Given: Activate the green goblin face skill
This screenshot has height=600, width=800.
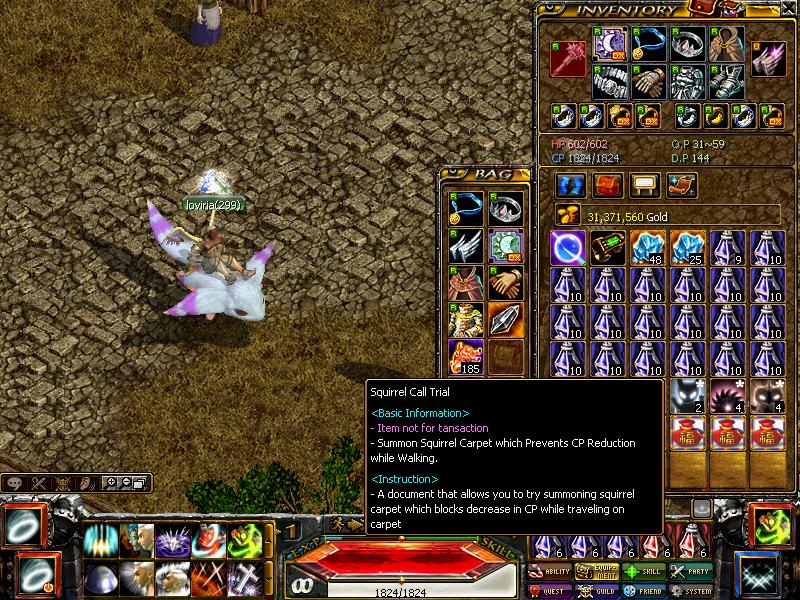Looking at the screenshot, I should 243,541.
